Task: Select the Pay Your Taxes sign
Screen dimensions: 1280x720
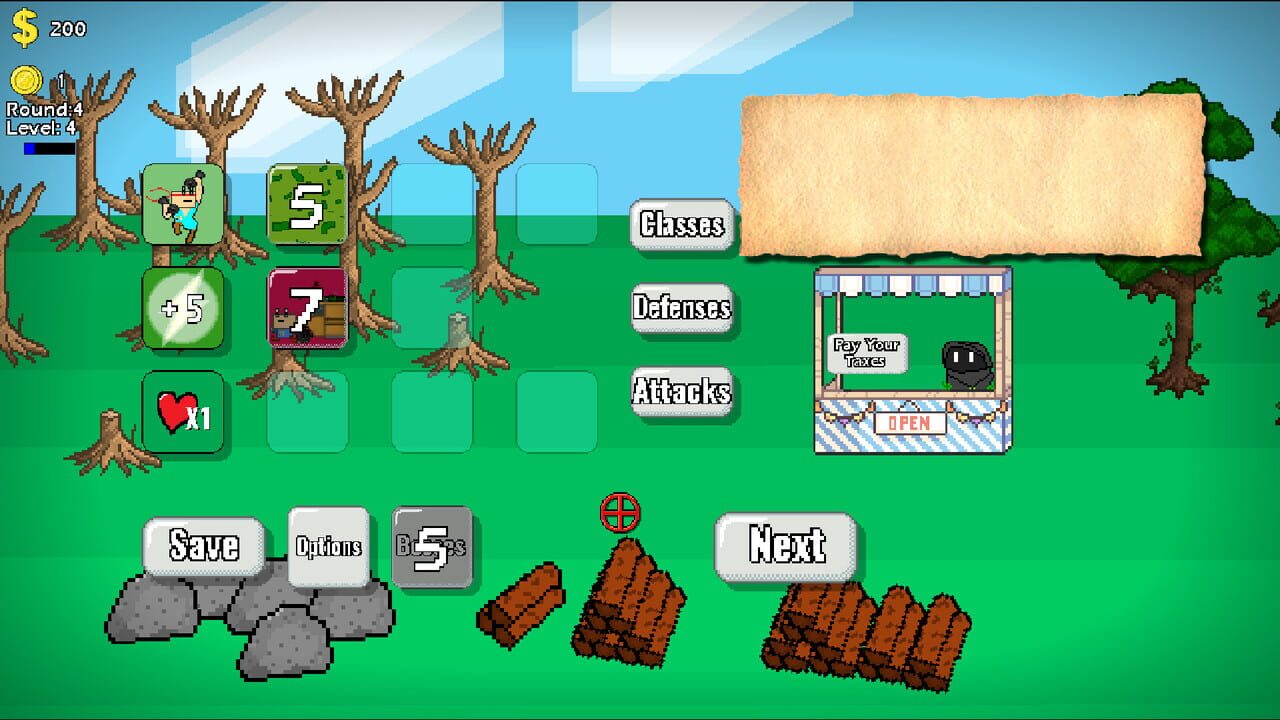Action: (866, 352)
